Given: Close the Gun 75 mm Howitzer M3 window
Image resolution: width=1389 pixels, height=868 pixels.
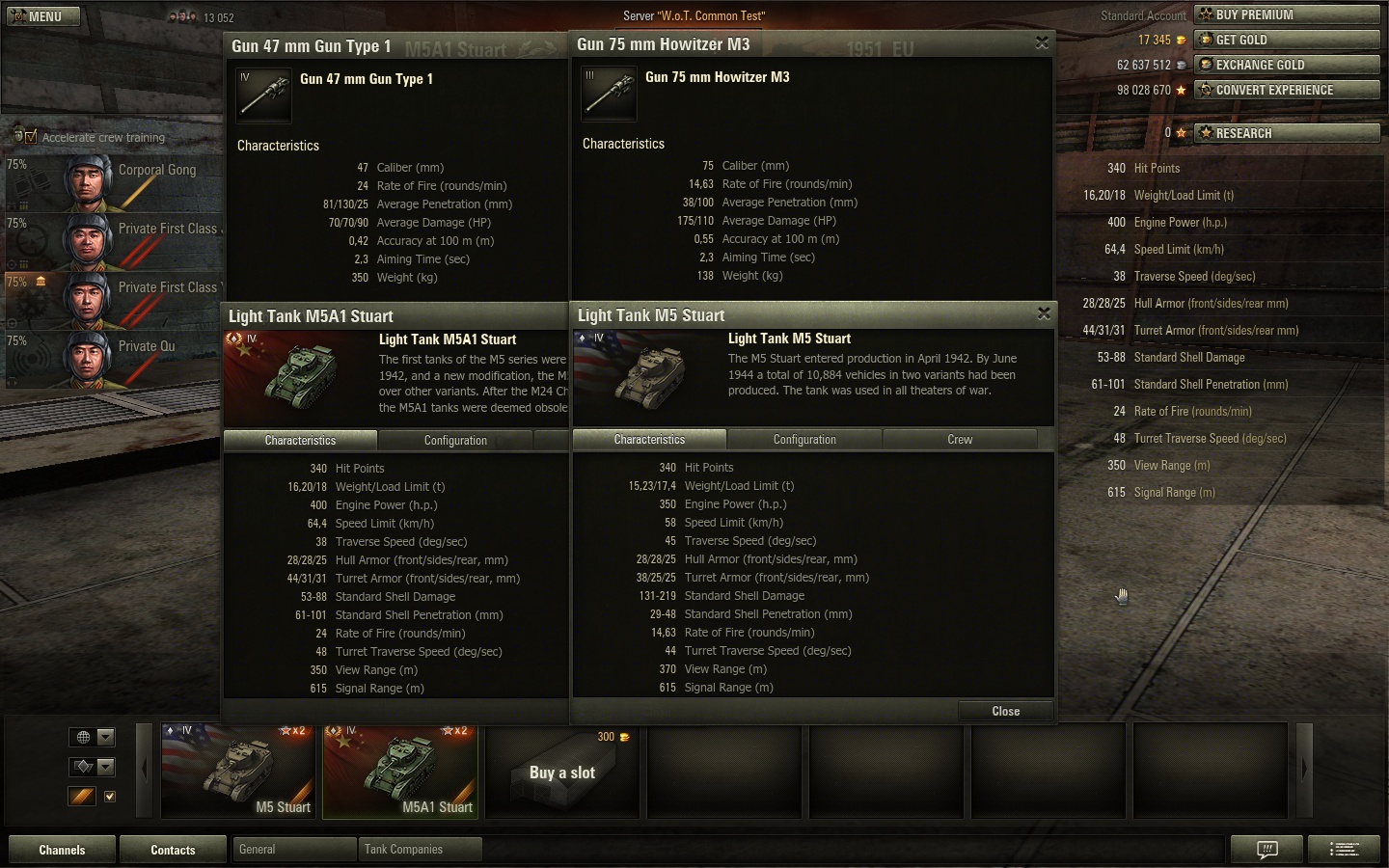Looking at the screenshot, I should point(1042,43).
